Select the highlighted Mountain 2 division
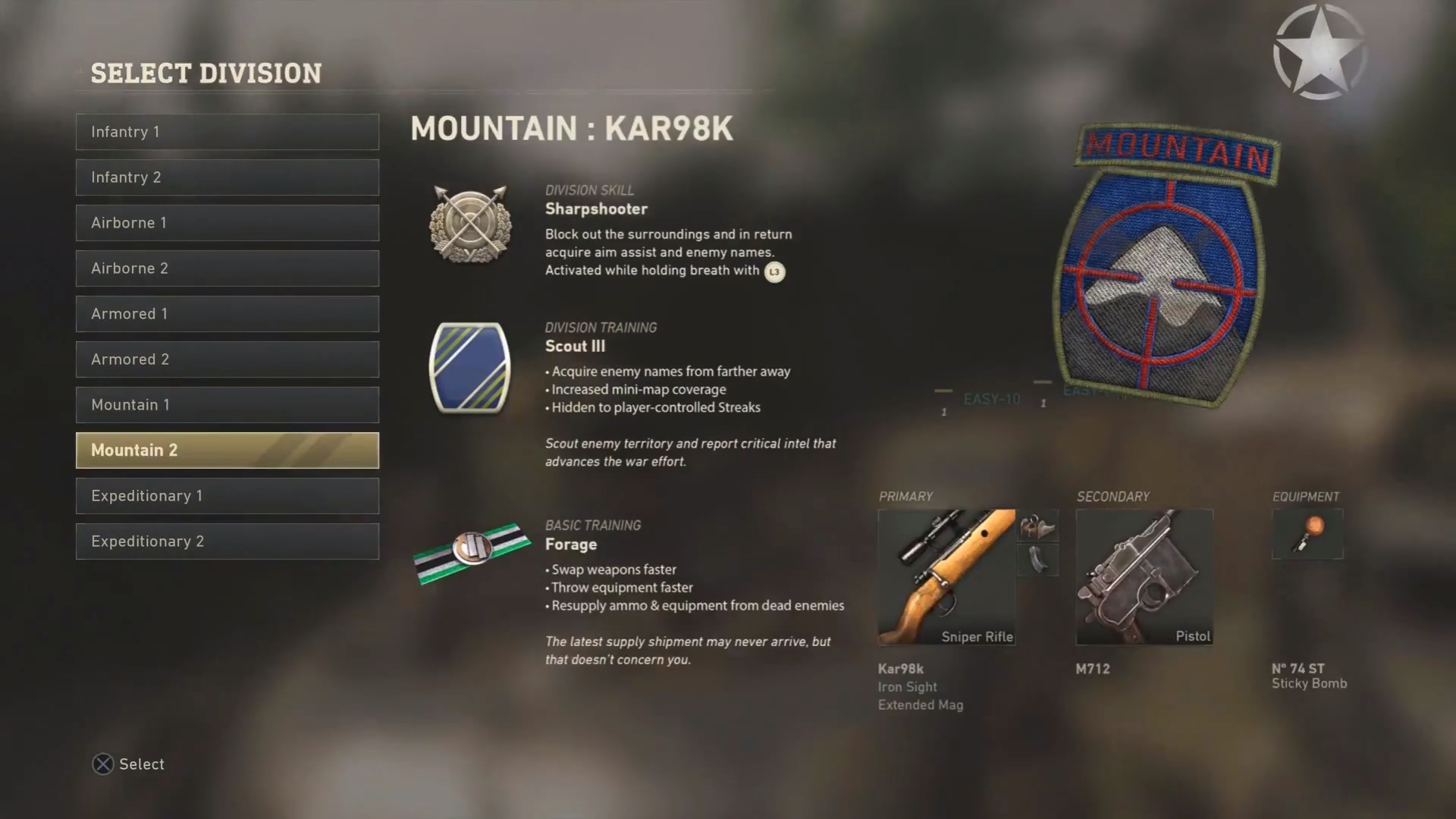 coord(227,450)
